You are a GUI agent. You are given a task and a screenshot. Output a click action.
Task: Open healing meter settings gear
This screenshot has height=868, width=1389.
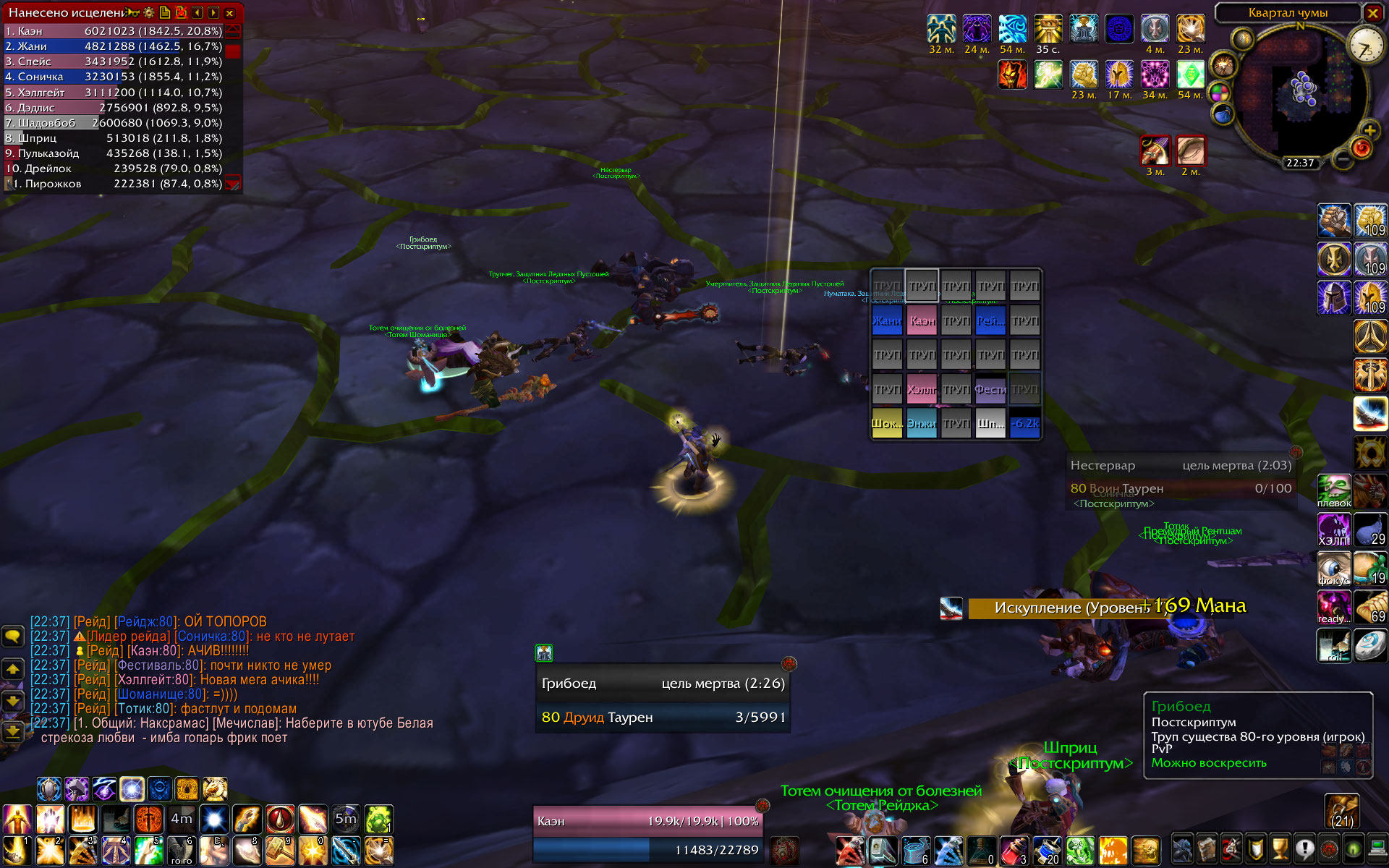click(149, 13)
